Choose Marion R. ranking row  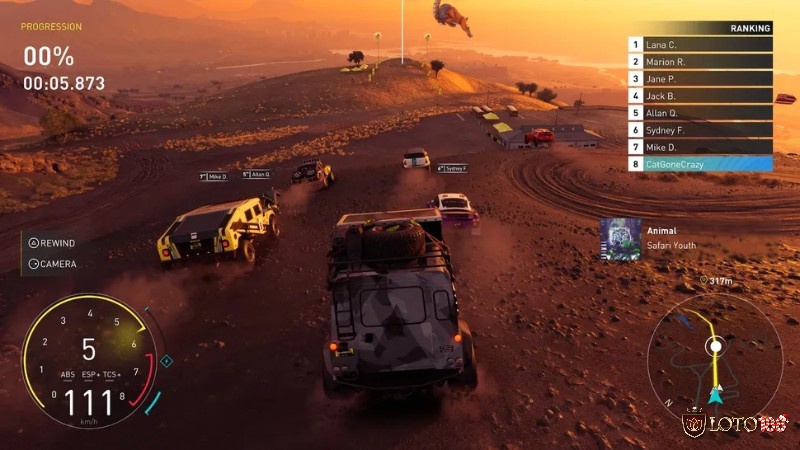point(700,62)
